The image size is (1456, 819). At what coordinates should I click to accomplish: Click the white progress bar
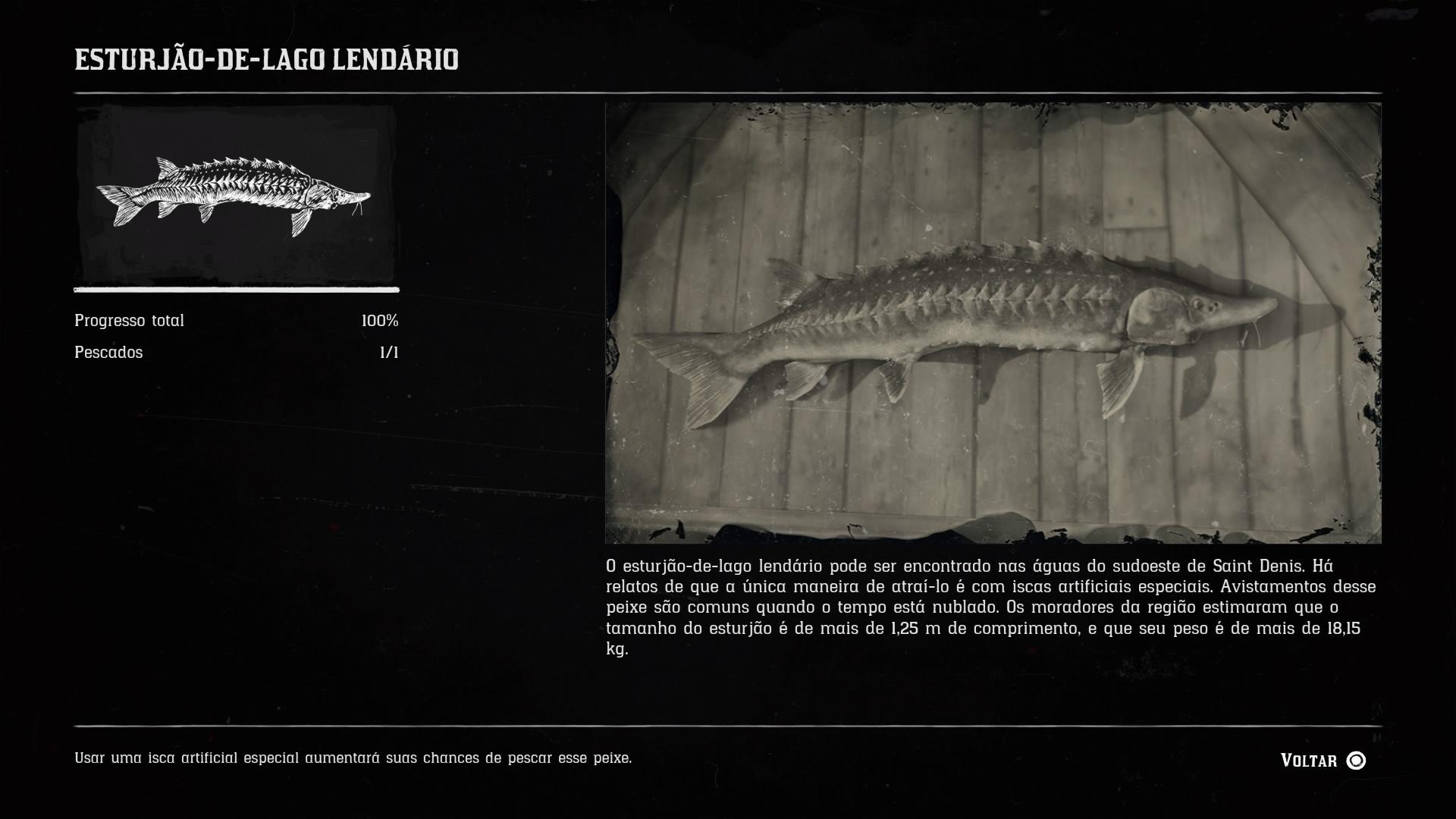point(235,290)
